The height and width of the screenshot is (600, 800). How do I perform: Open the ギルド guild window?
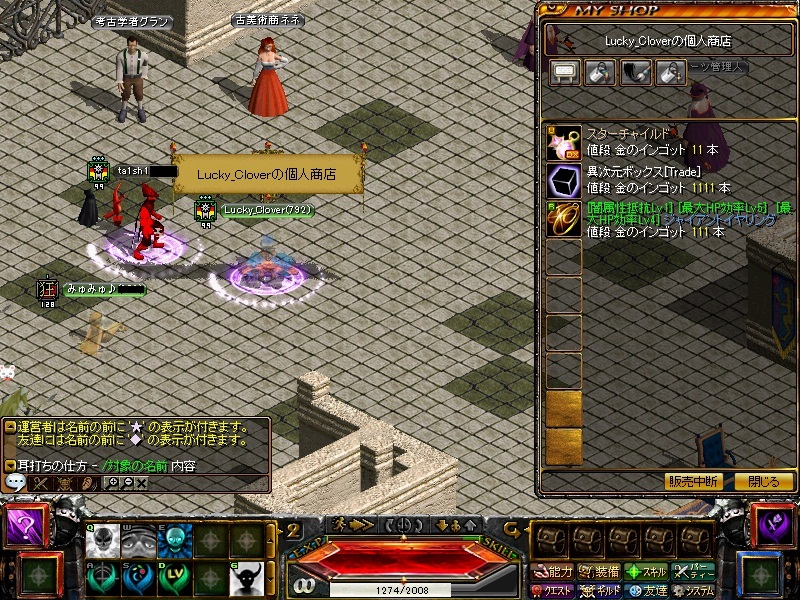(x=600, y=590)
